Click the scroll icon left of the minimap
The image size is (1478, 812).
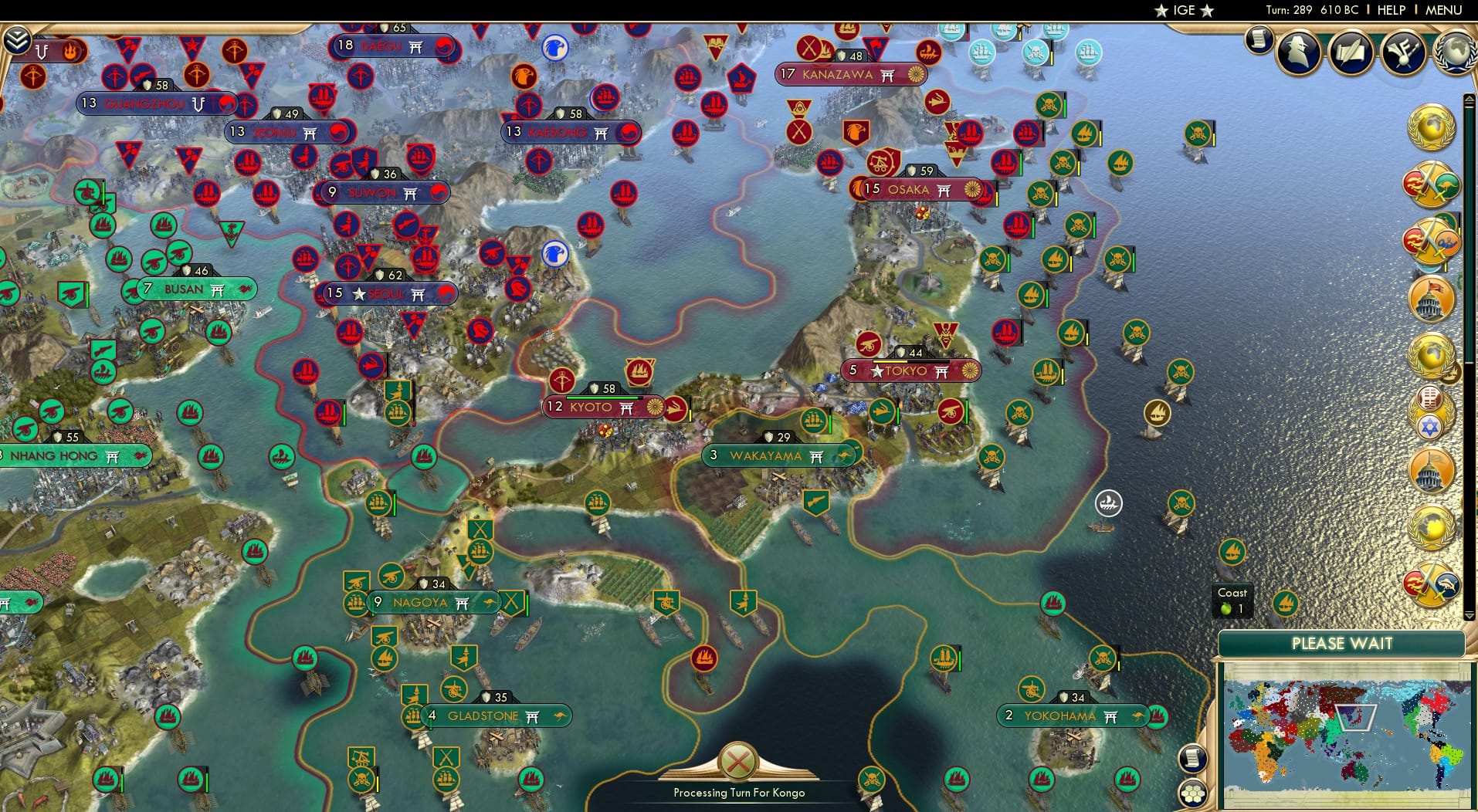pos(1193,758)
